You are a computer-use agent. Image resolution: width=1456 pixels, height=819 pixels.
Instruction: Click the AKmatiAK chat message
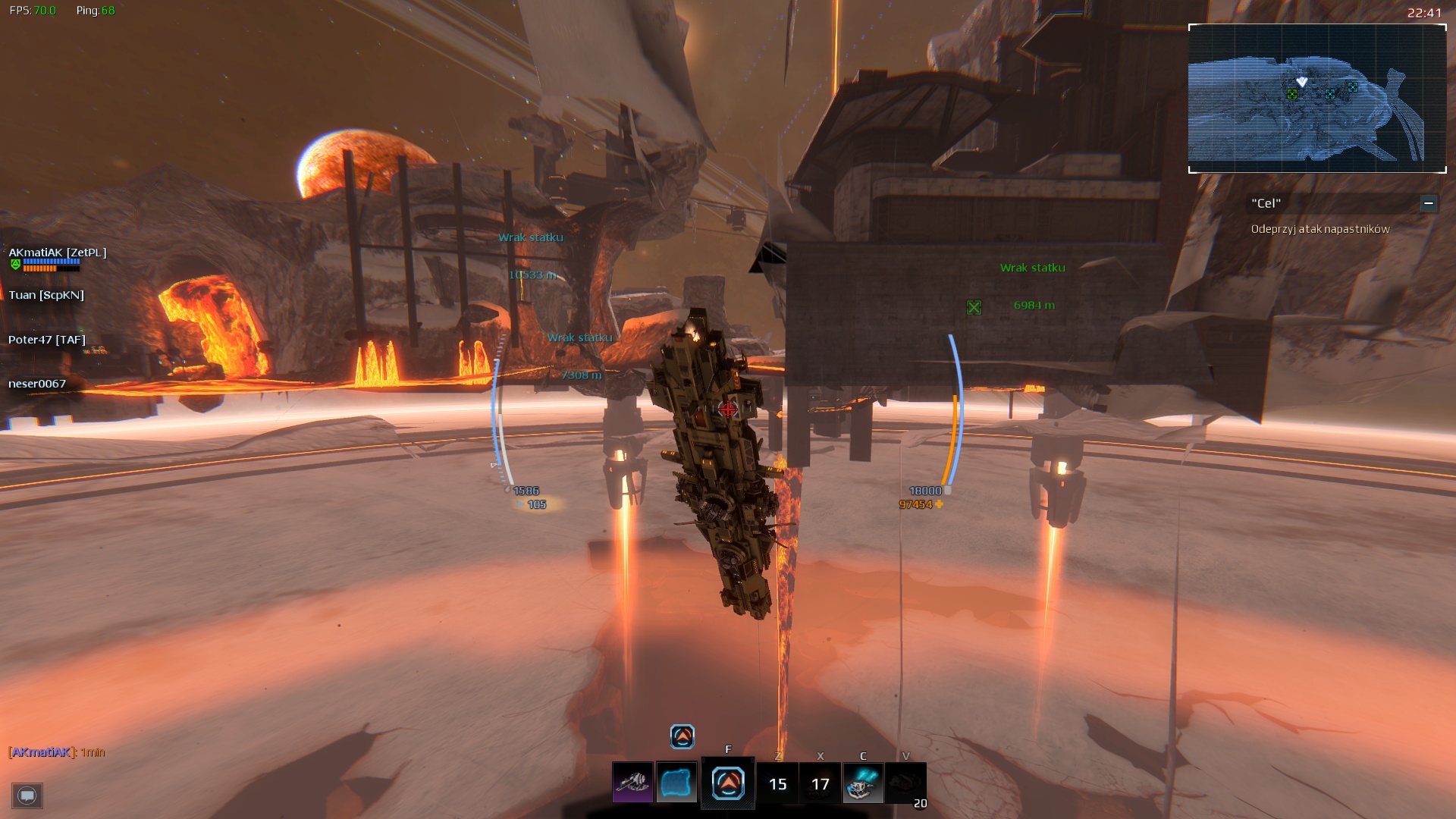coord(57,752)
